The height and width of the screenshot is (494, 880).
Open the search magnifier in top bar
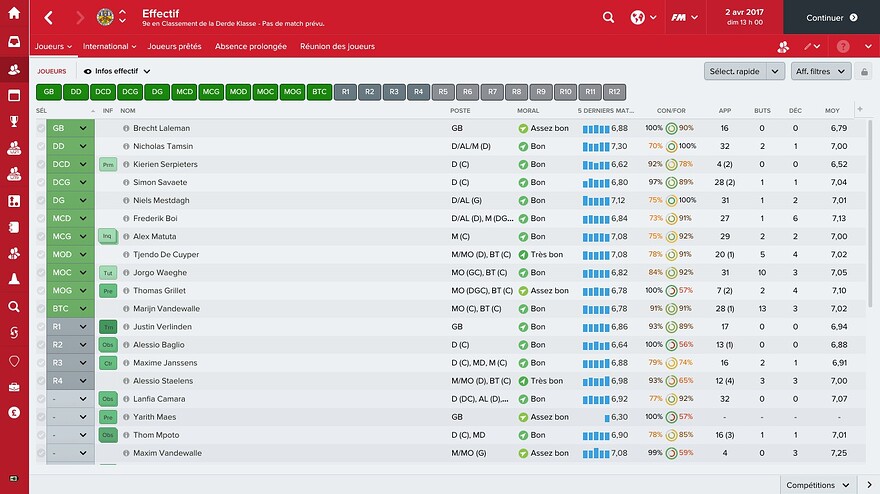[609, 17]
